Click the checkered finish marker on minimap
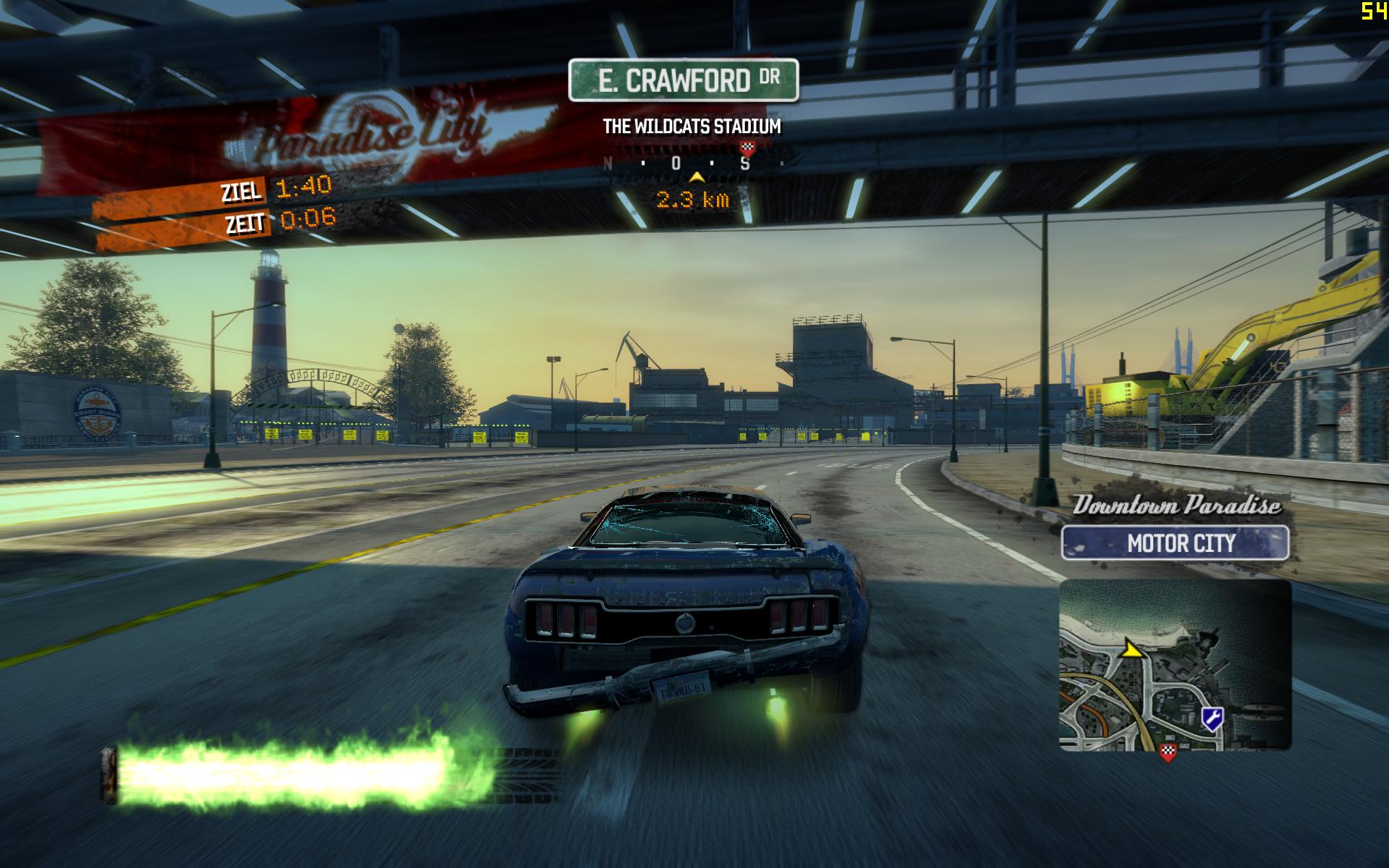This screenshot has width=1389, height=868. tap(1168, 752)
